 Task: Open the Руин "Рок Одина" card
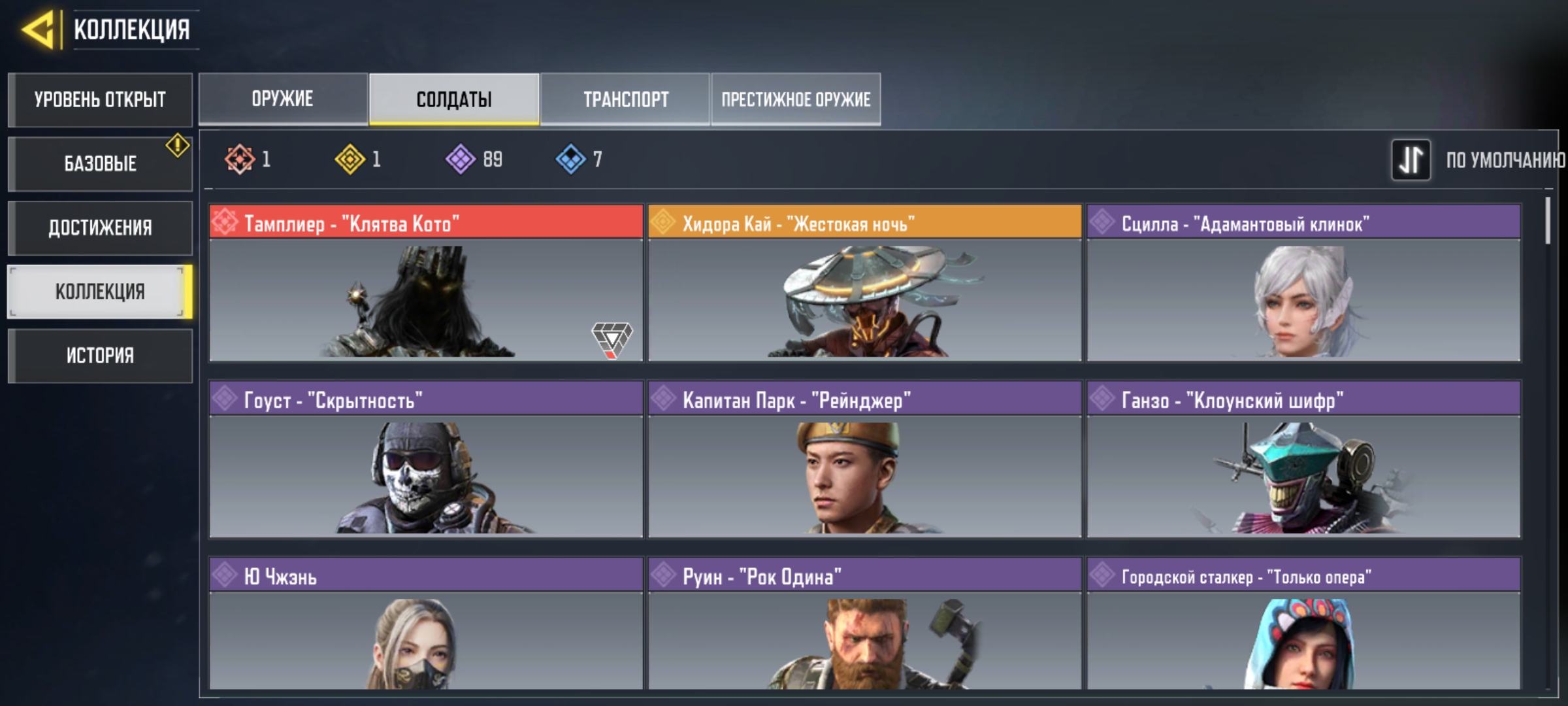coord(864,623)
